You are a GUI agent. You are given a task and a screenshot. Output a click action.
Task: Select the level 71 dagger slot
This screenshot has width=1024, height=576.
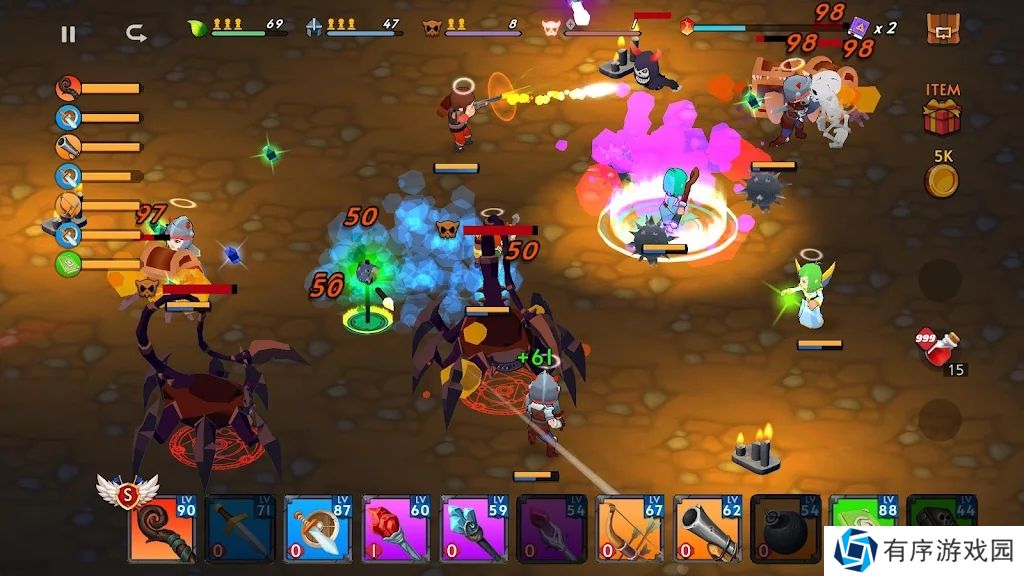coord(241,528)
